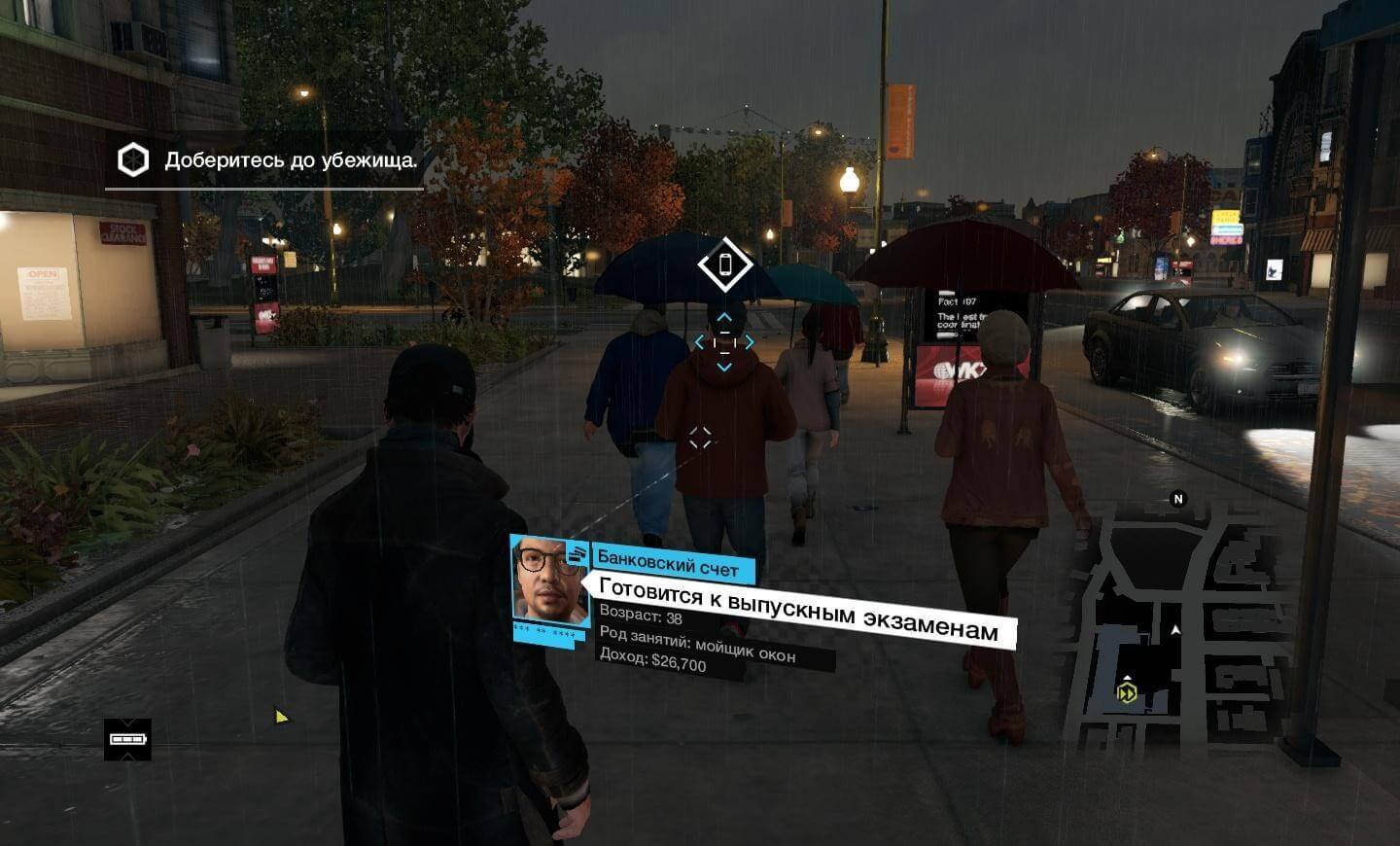Expand the up arrow above the hacking reticle
Image resolution: width=1400 pixels, height=846 pixels.
point(724,317)
